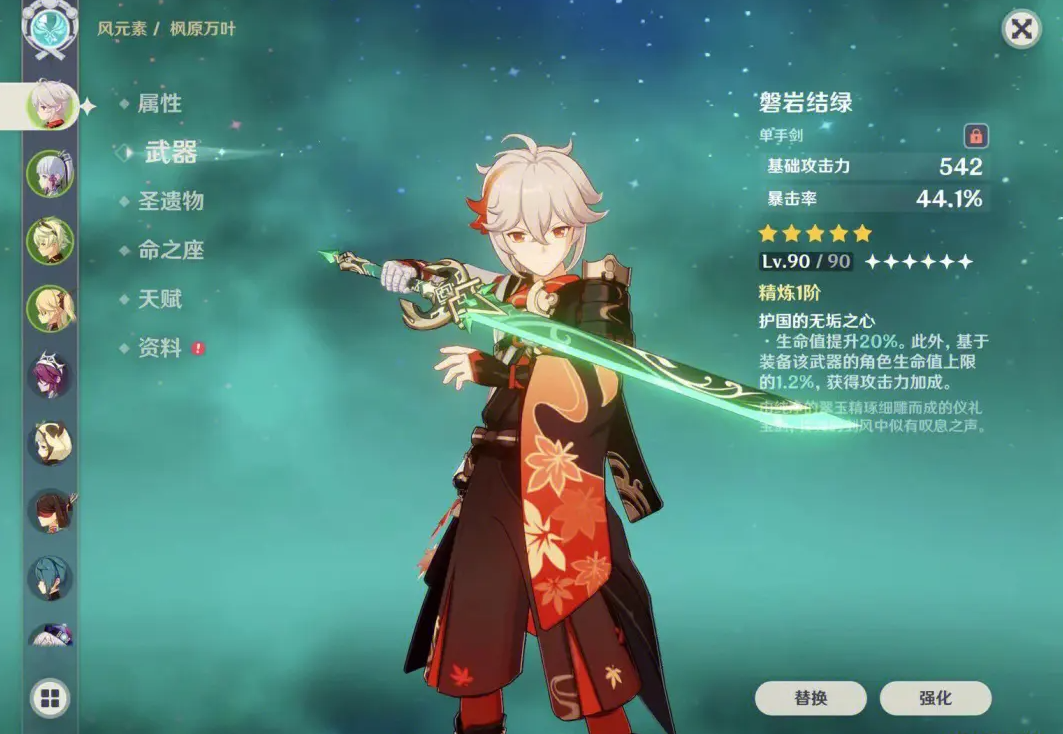Open the 属性 attributes page
1063x734 pixels.
159,104
